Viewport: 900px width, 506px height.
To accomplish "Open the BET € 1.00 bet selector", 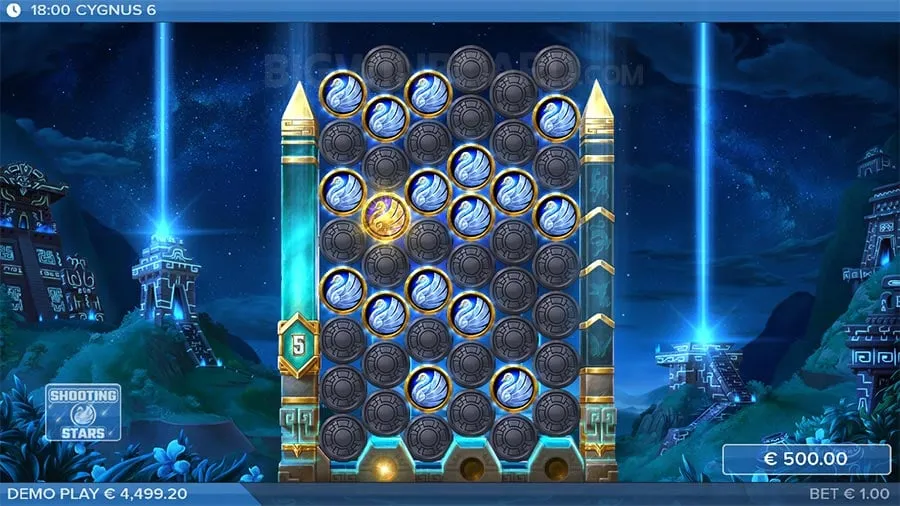I will [850, 494].
